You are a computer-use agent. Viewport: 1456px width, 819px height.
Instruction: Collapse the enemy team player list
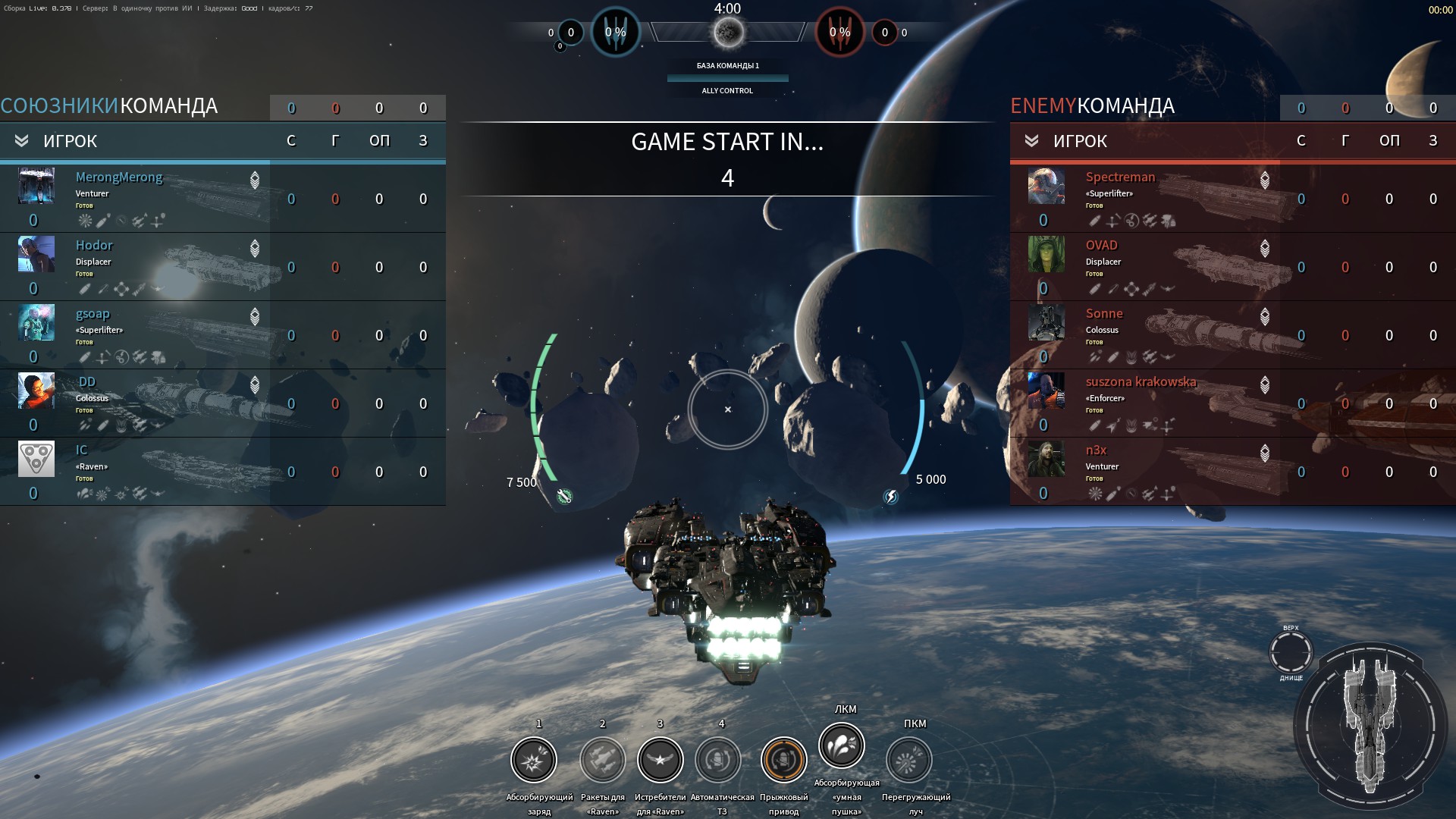[1031, 141]
